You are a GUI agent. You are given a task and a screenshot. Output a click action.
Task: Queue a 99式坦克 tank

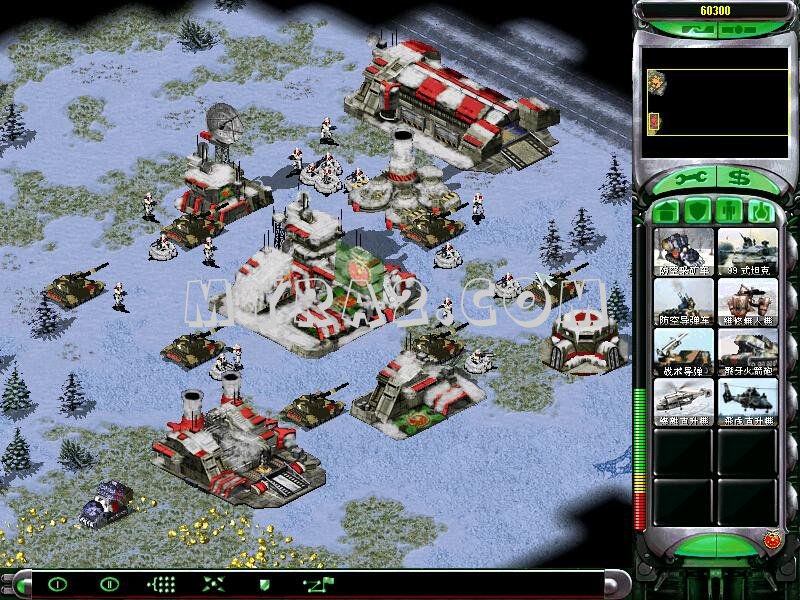(x=747, y=252)
